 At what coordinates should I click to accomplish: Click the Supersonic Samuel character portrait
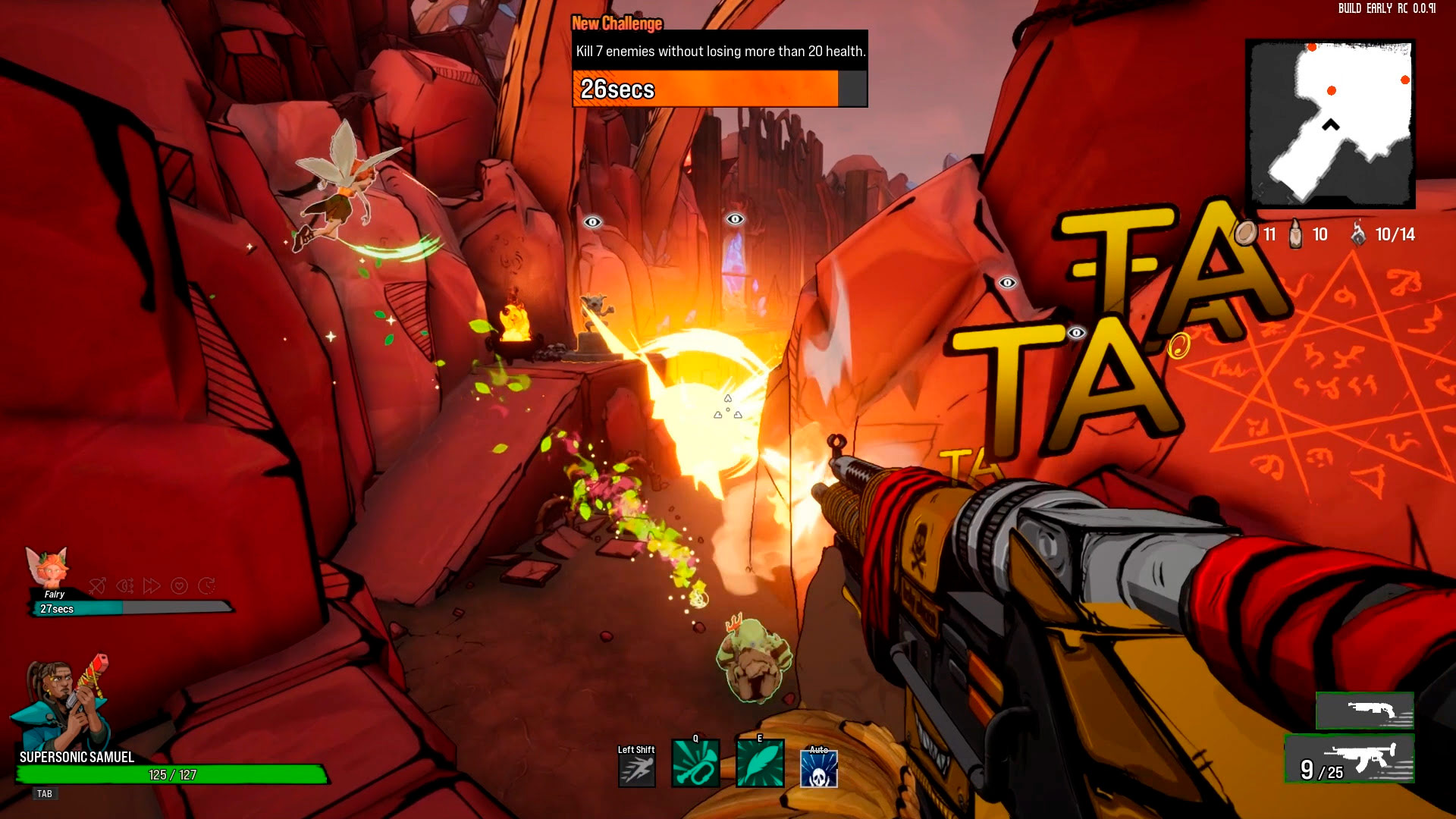pos(62,704)
